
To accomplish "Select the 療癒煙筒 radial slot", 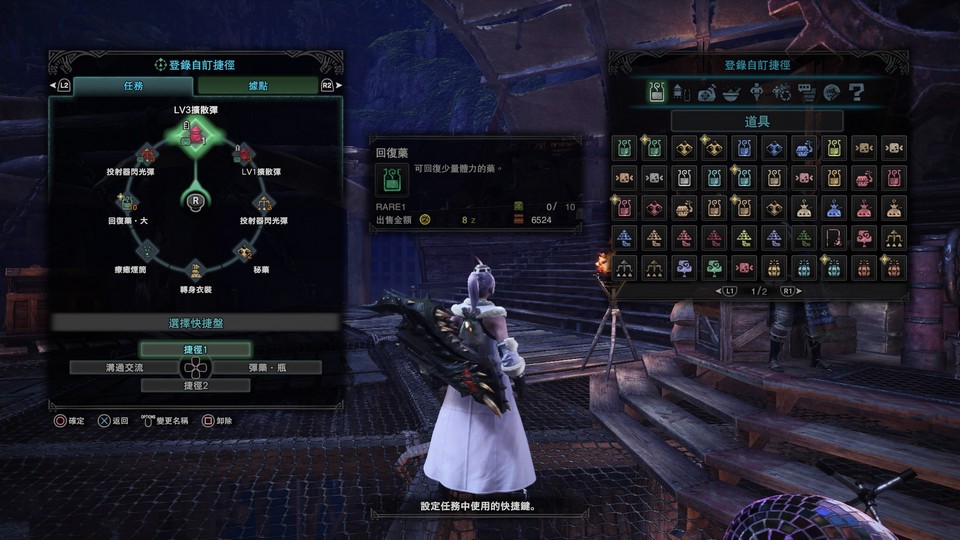I will 146,250.
